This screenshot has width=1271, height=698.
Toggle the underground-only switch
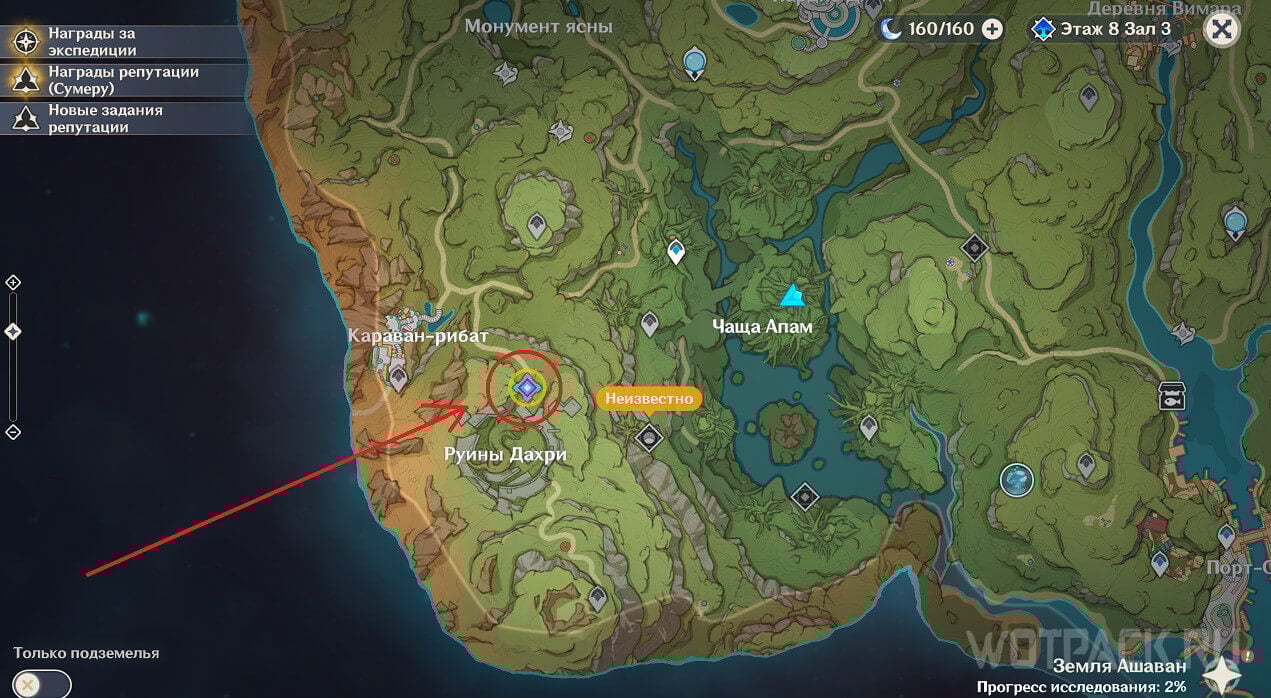(42, 685)
